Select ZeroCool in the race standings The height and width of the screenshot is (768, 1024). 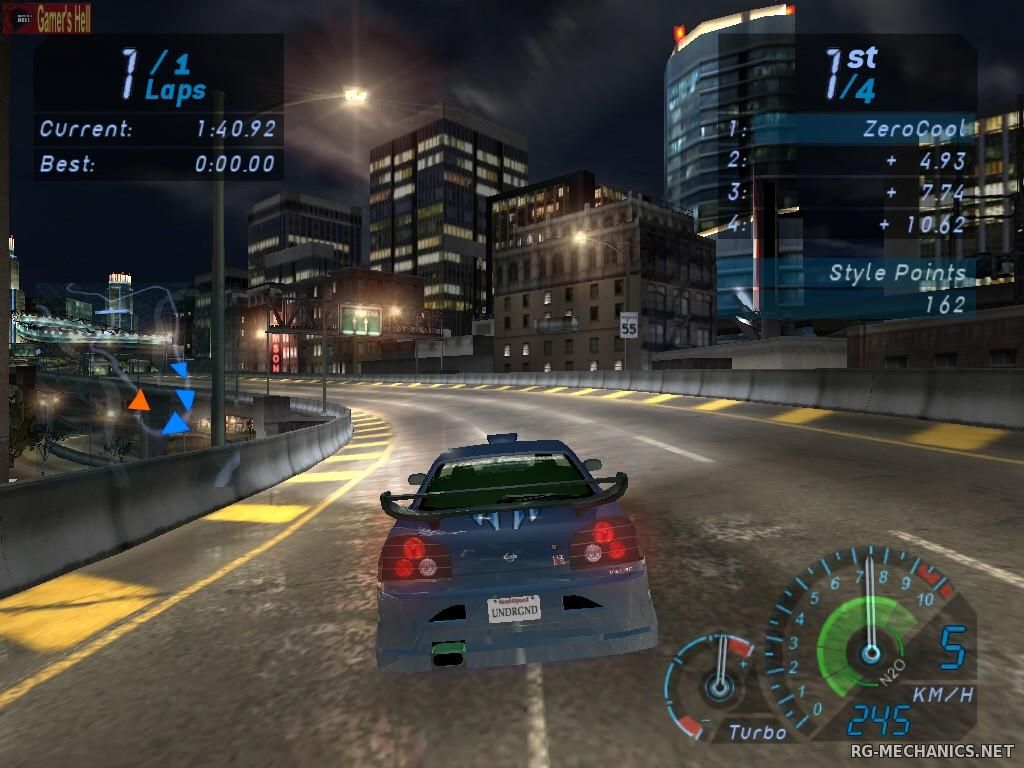point(916,128)
